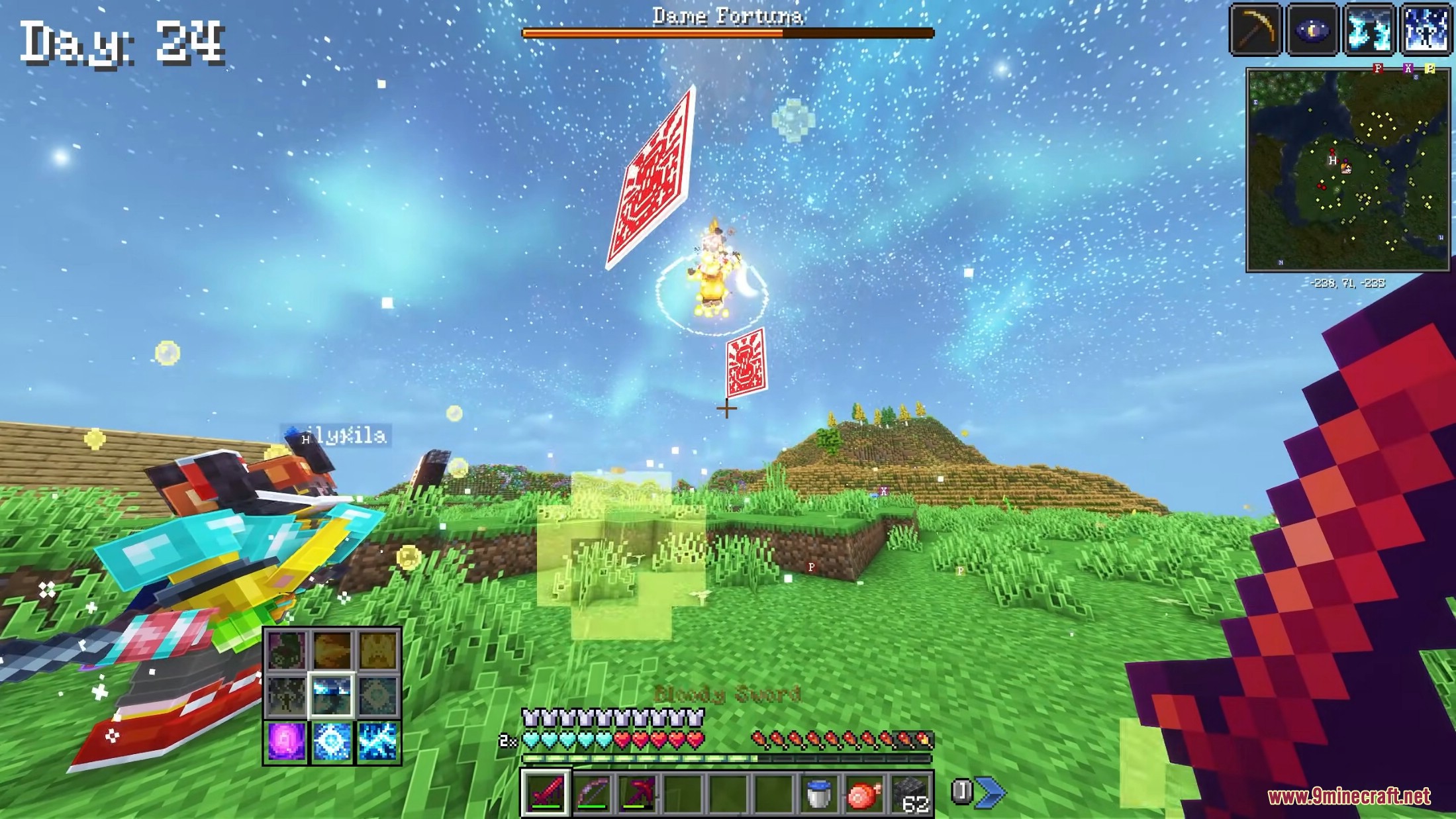Click the blue arrow beside the hotbar
The height and width of the screenshot is (819, 1456).
click(x=990, y=792)
